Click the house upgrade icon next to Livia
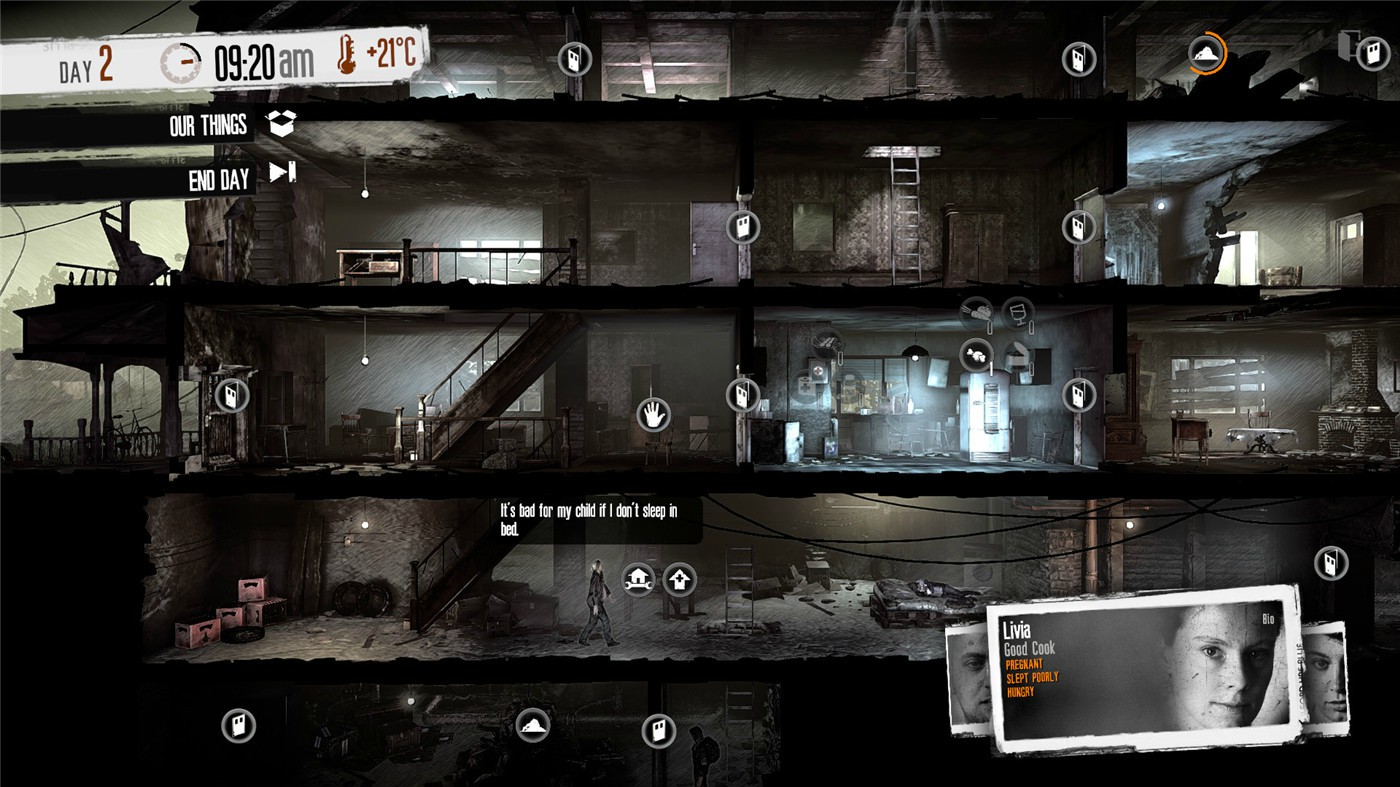The height and width of the screenshot is (787, 1400). 680,578
